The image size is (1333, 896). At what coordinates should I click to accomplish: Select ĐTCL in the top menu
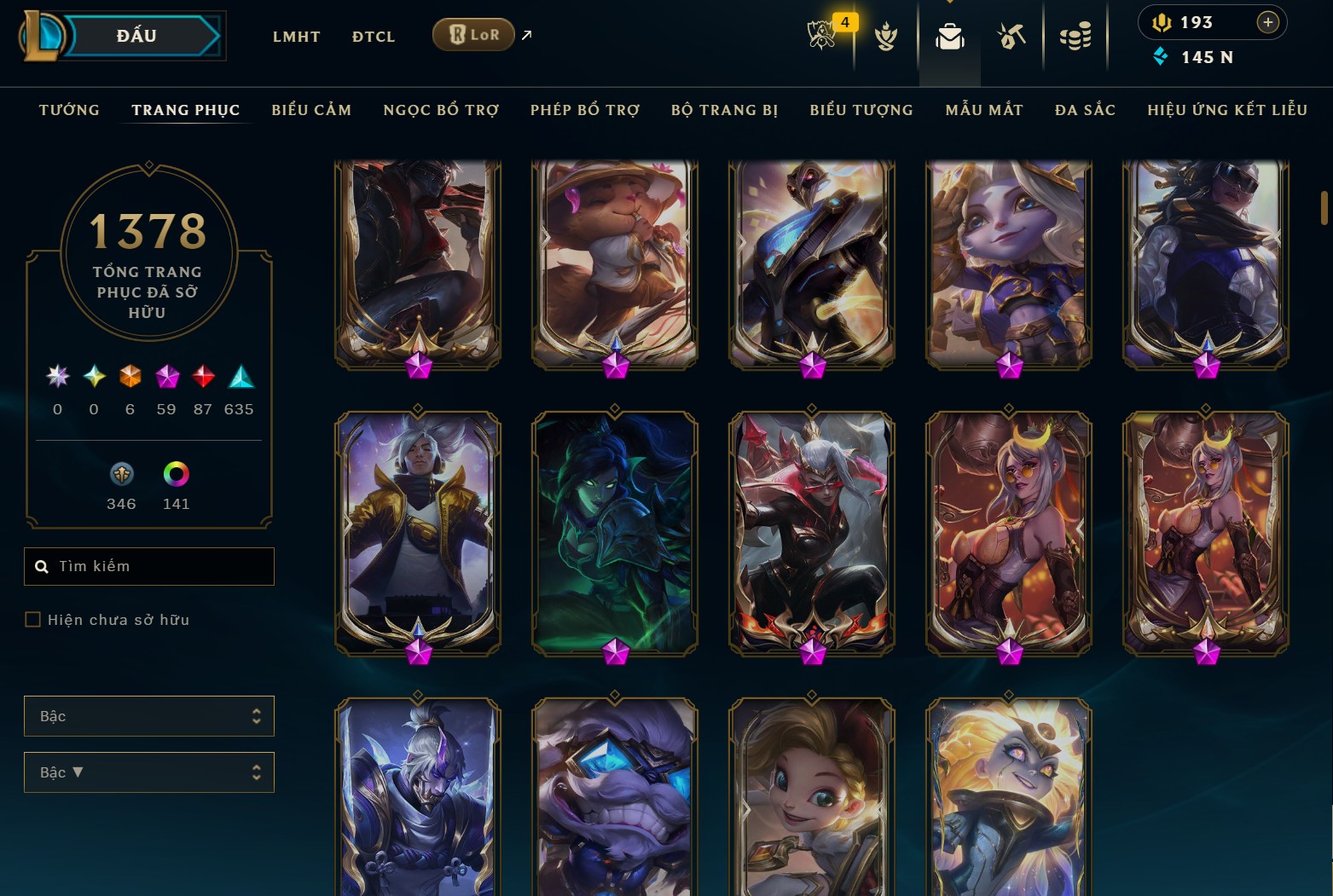coord(373,37)
